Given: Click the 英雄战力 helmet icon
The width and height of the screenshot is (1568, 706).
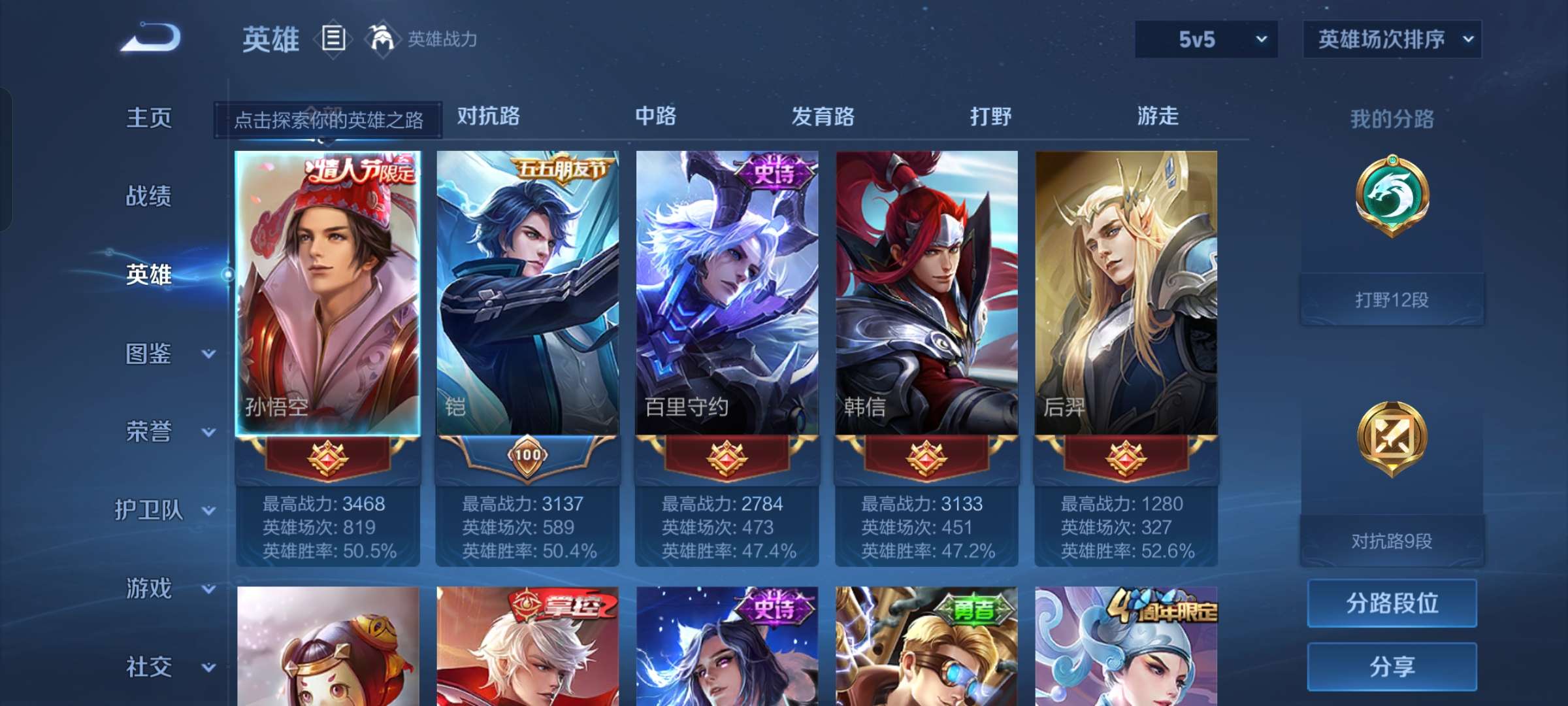Looking at the screenshot, I should pyautogui.click(x=382, y=39).
